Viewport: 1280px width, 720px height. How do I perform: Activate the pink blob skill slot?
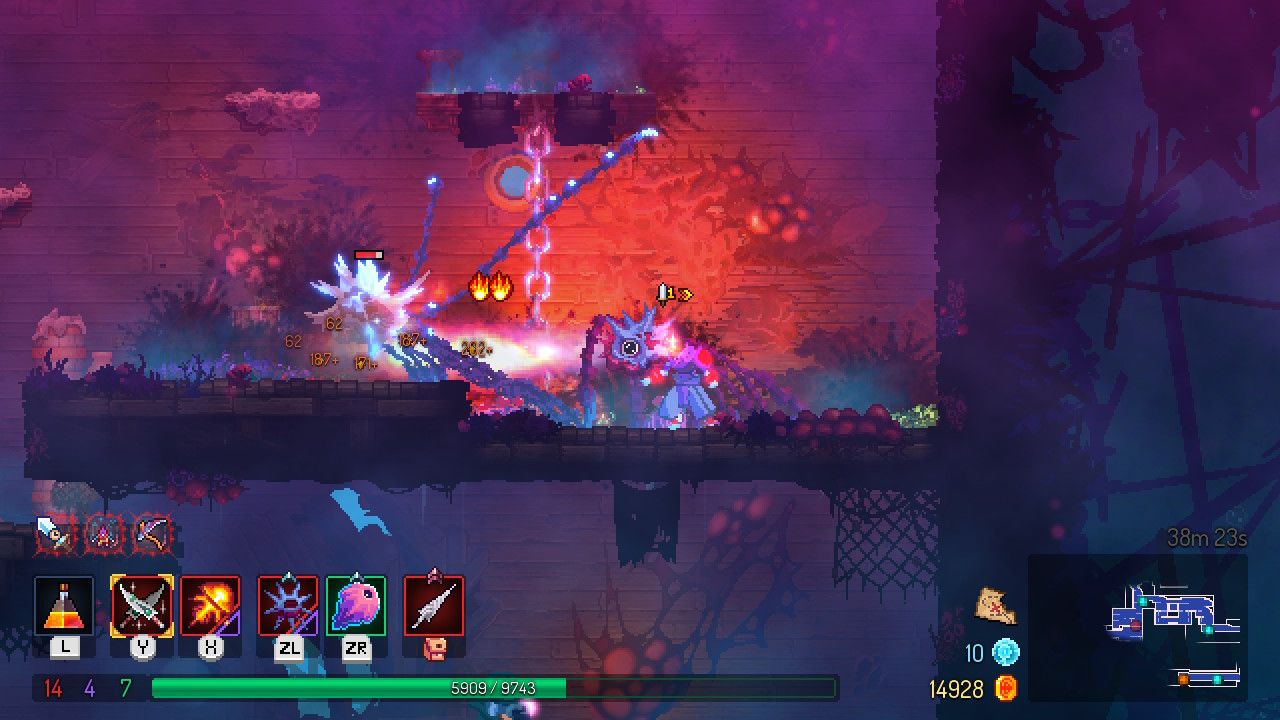coord(355,605)
